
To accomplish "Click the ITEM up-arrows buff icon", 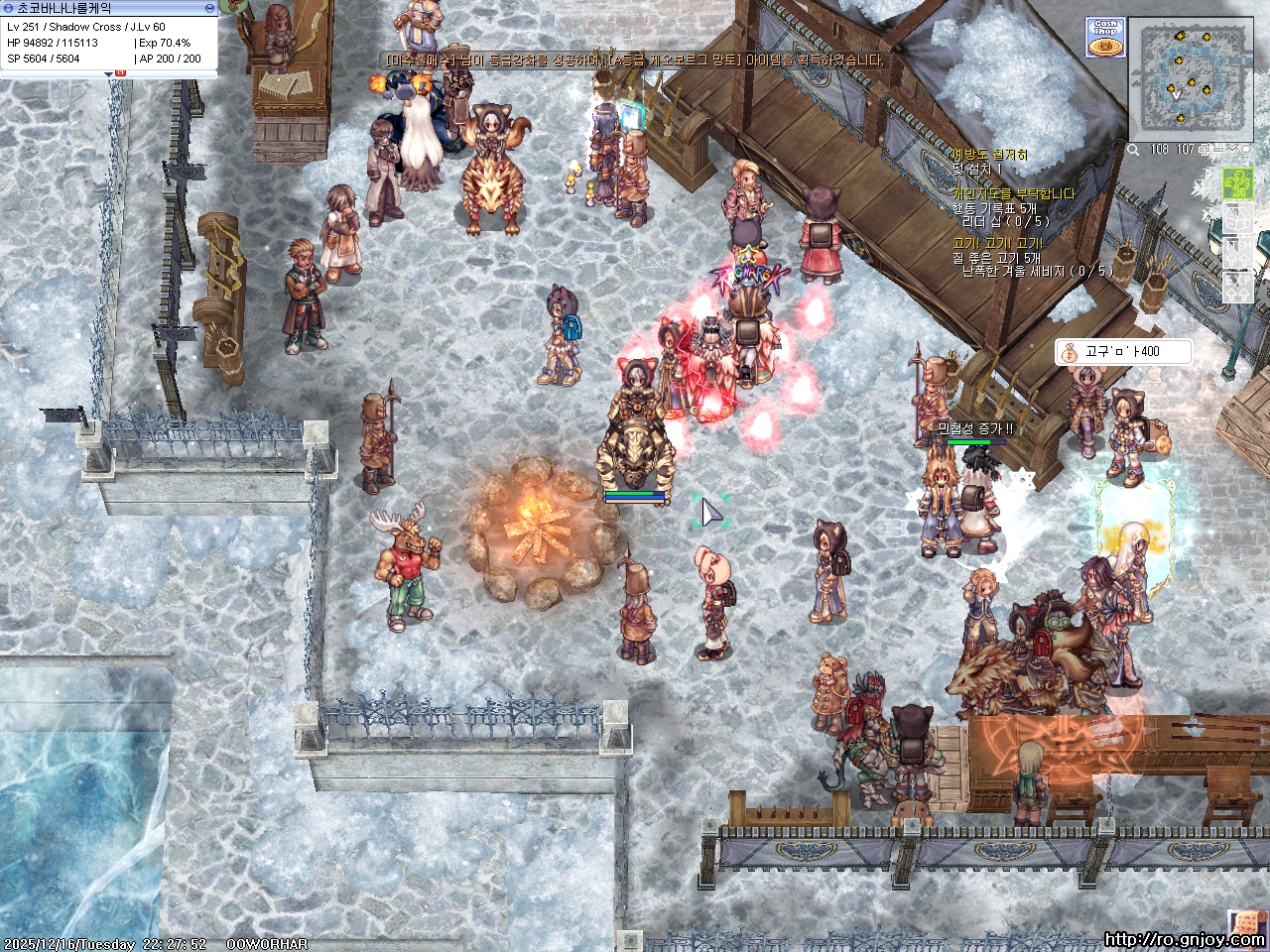I will click(x=1237, y=252).
